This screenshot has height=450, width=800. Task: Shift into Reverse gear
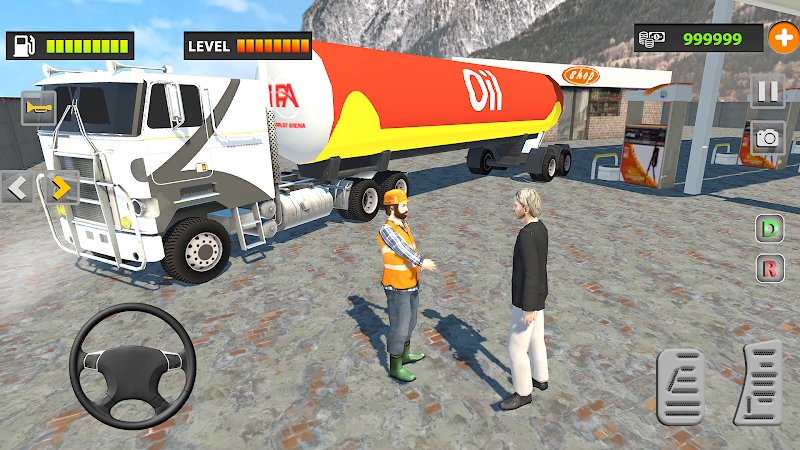769,267
